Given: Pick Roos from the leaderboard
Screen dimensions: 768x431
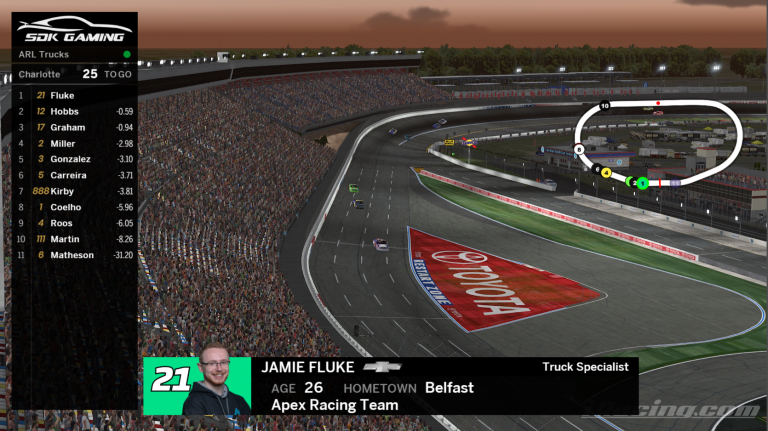Looking at the screenshot, I should [74, 223].
